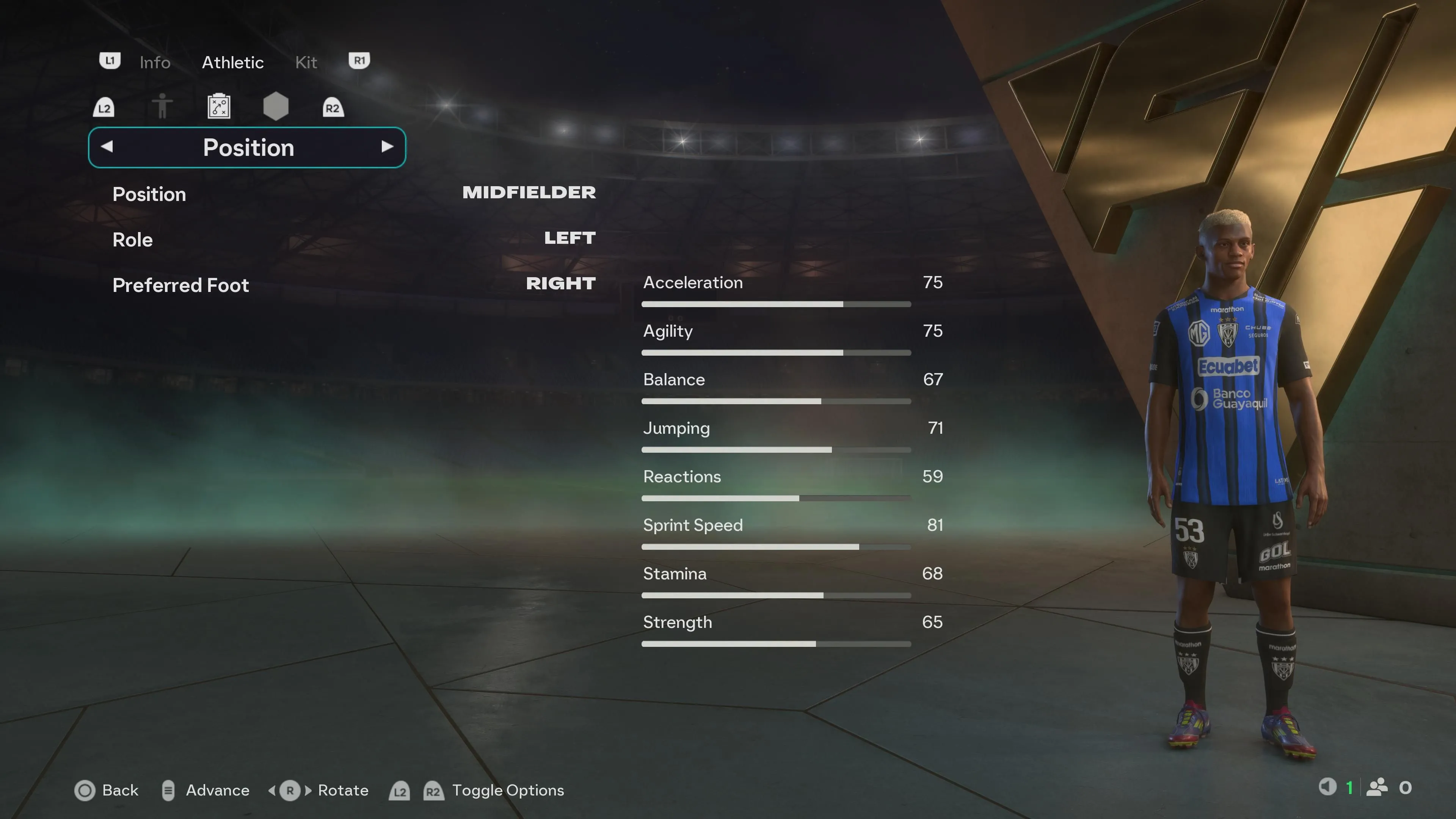Click the L1 button prompt badge
This screenshot has height=819, width=1456.
[x=110, y=61]
